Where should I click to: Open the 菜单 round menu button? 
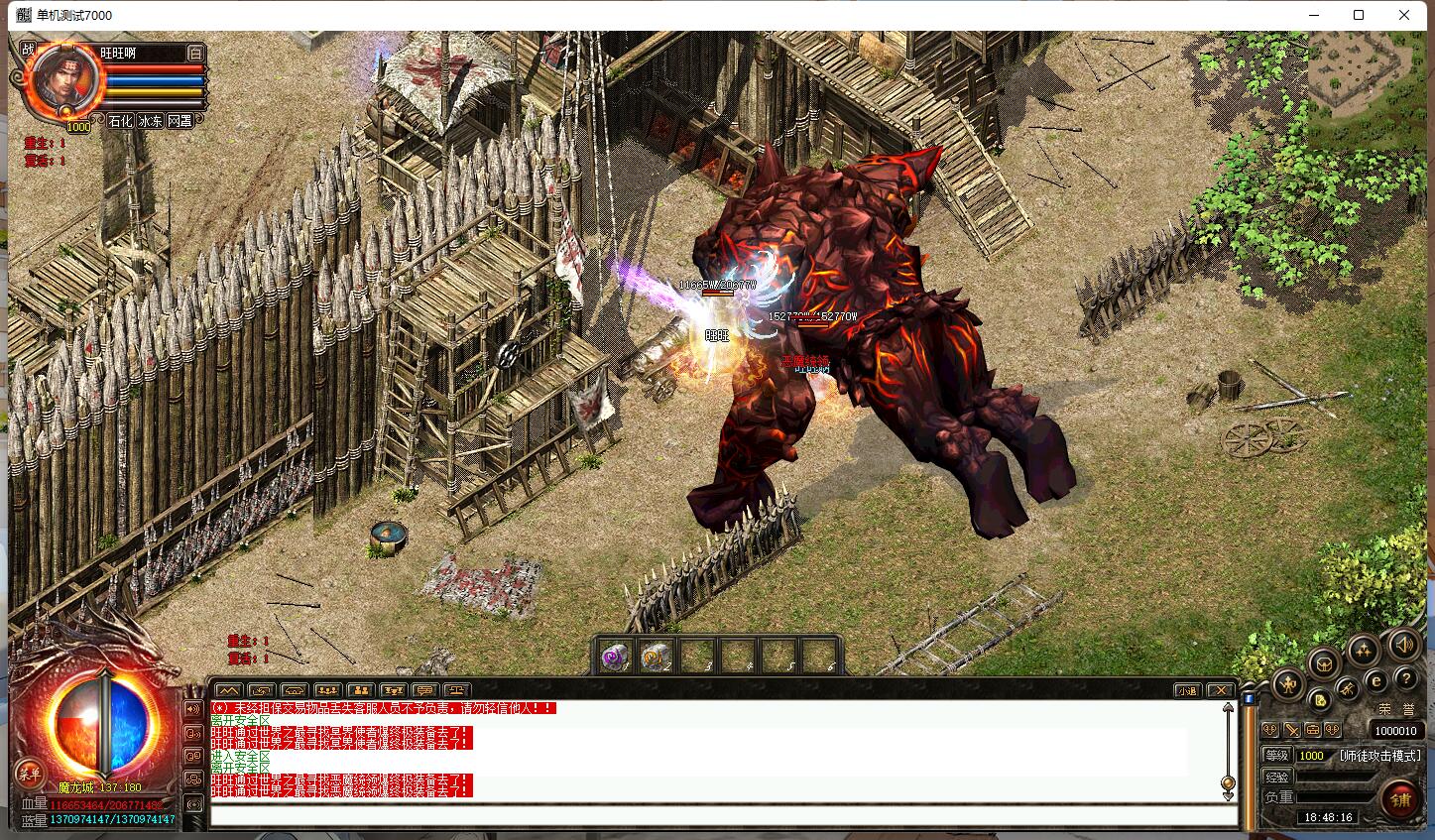pyautogui.click(x=29, y=774)
